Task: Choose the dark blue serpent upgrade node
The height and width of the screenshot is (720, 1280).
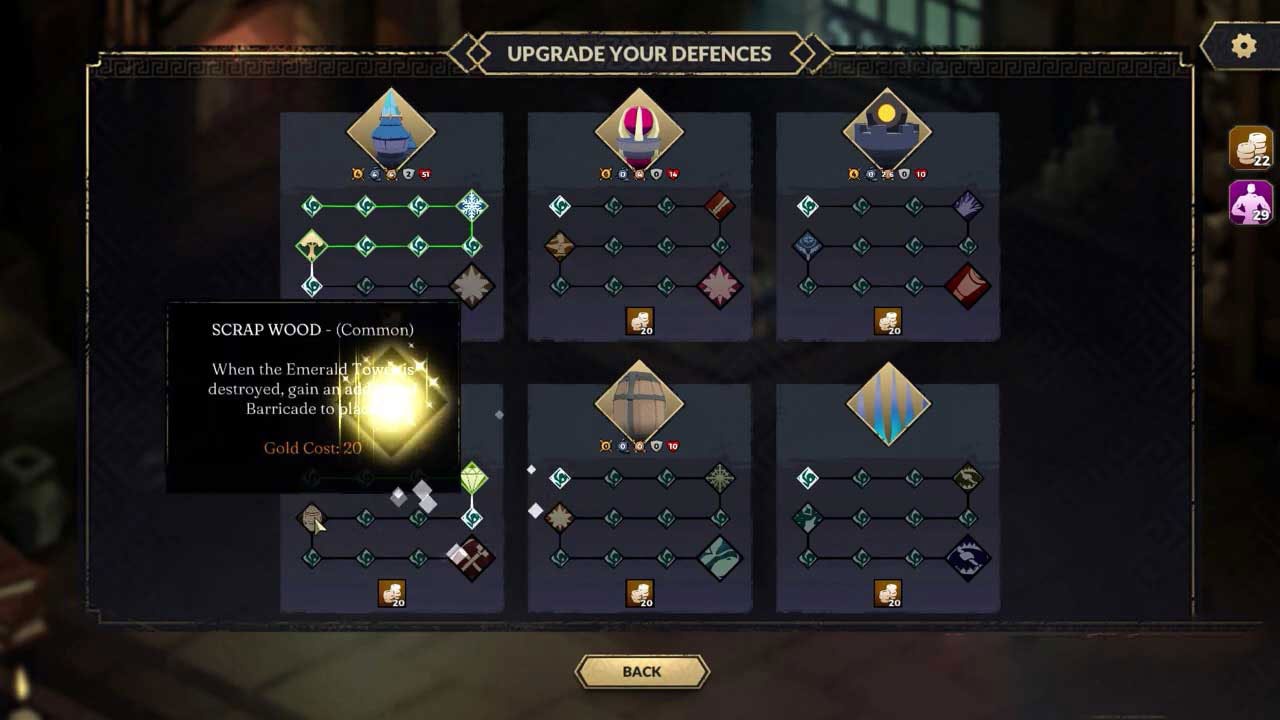Action: [968, 558]
